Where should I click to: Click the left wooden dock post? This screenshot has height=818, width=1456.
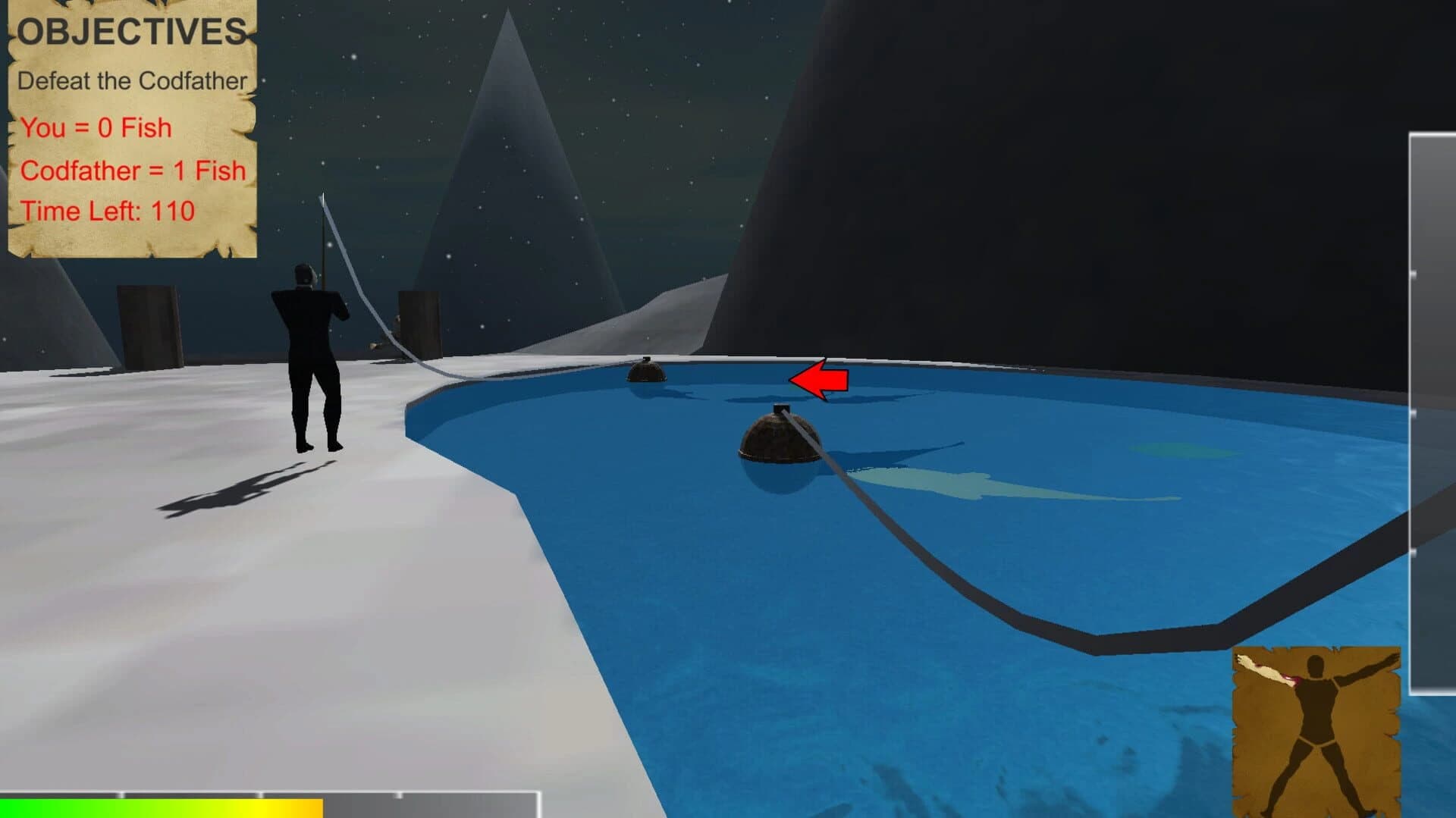pos(148,326)
